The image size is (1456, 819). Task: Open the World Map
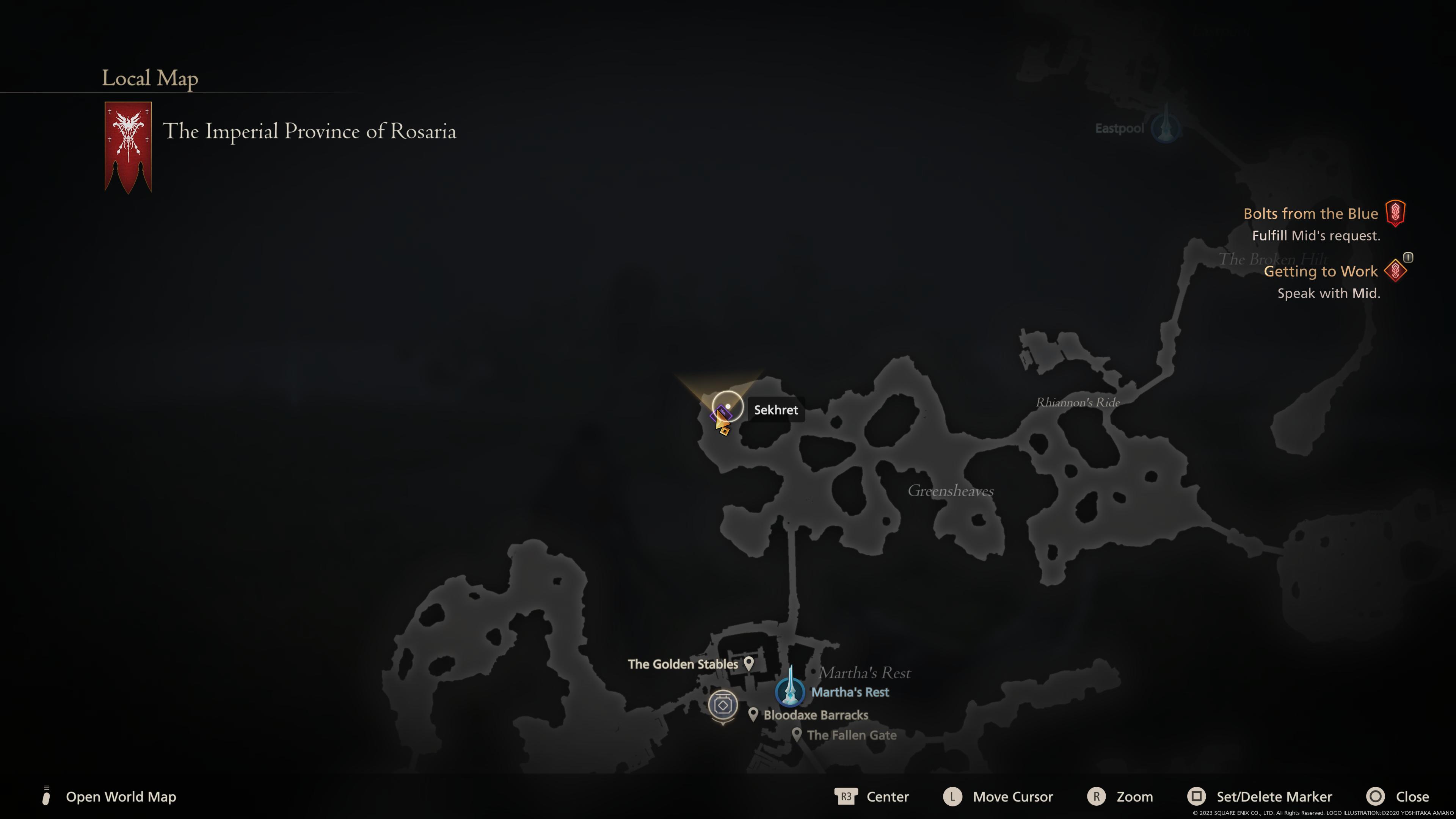pos(121,797)
